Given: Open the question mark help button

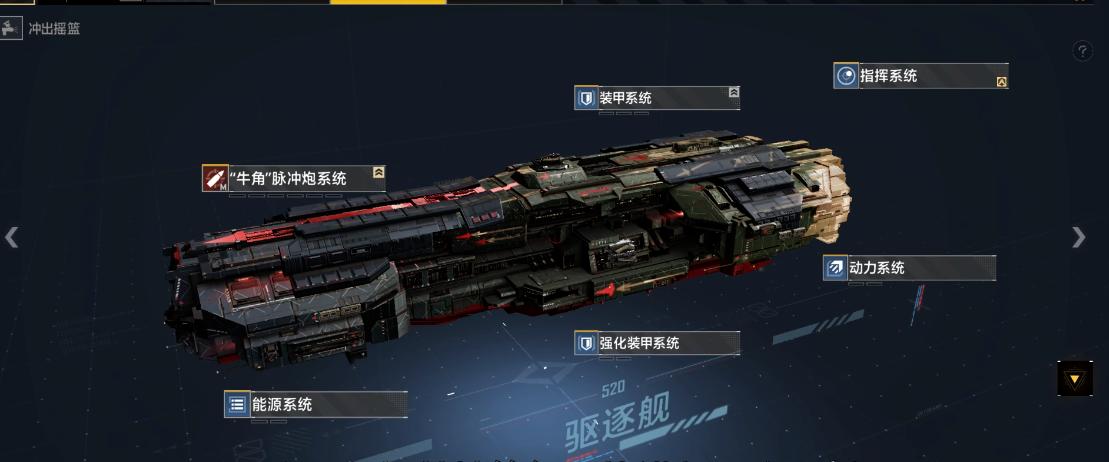Looking at the screenshot, I should (x=1083, y=51).
